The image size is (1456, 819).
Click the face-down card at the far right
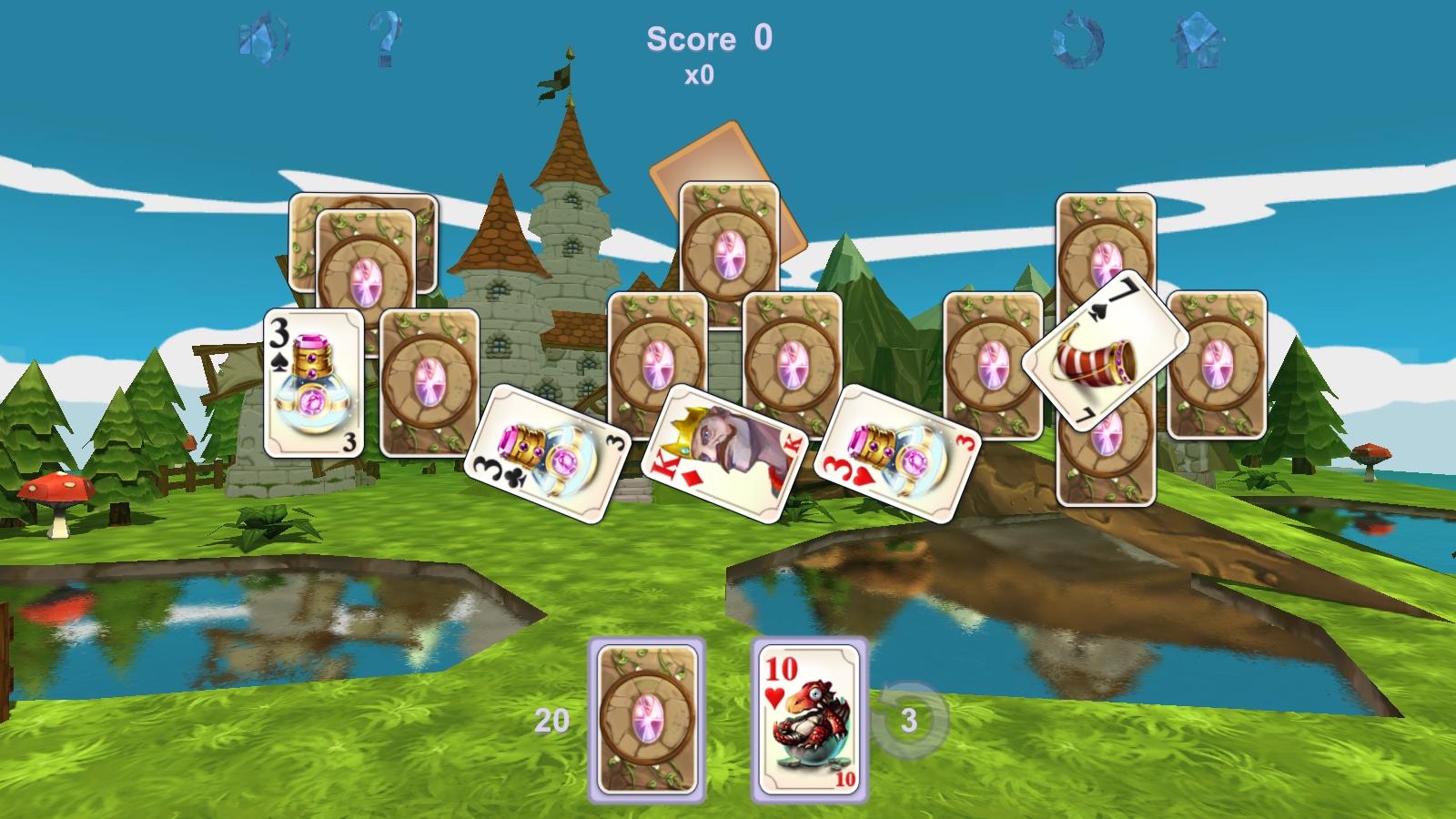(x=1219, y=364)
